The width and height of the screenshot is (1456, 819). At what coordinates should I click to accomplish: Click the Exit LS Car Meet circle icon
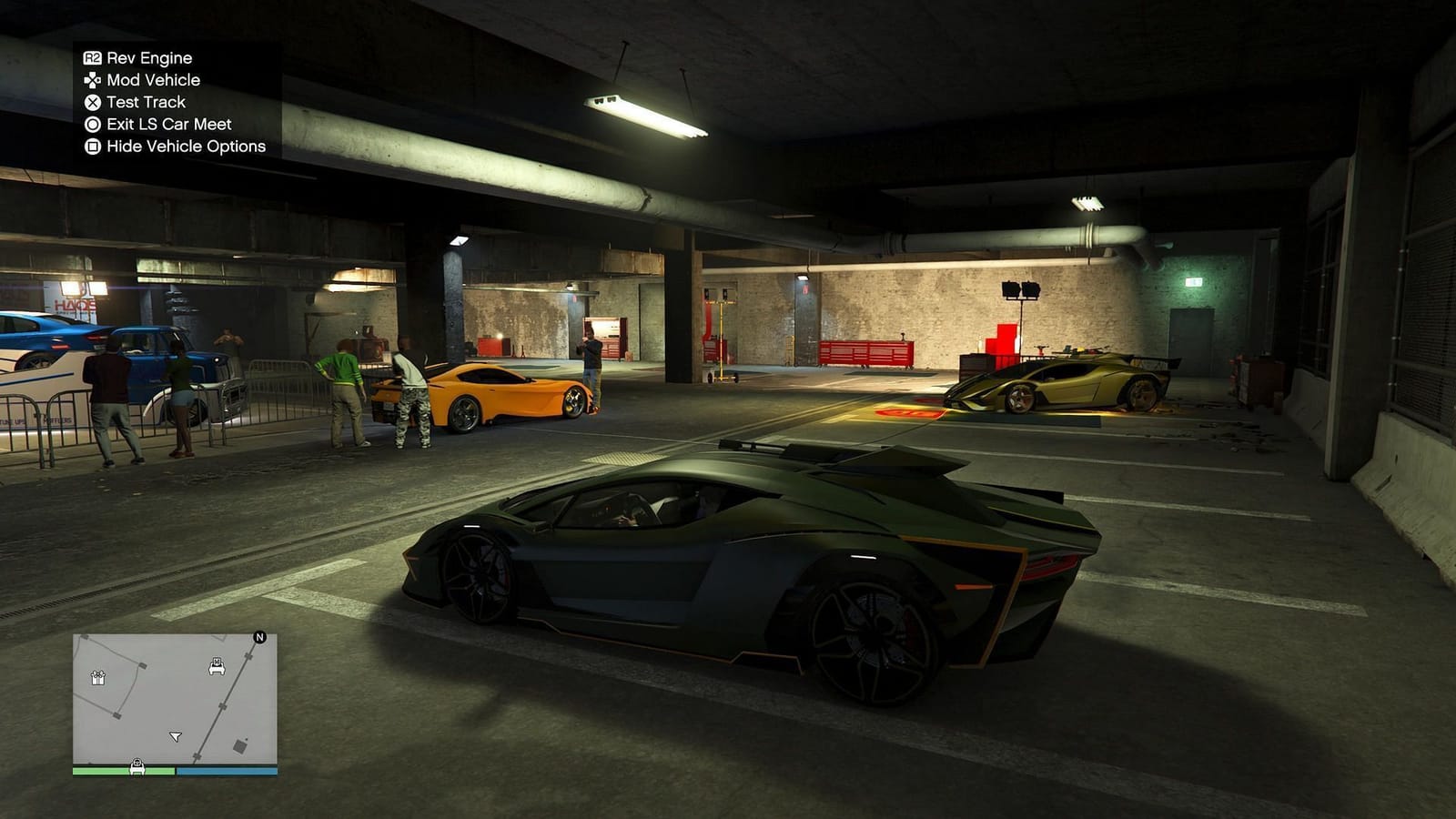[x=91, y=124]
